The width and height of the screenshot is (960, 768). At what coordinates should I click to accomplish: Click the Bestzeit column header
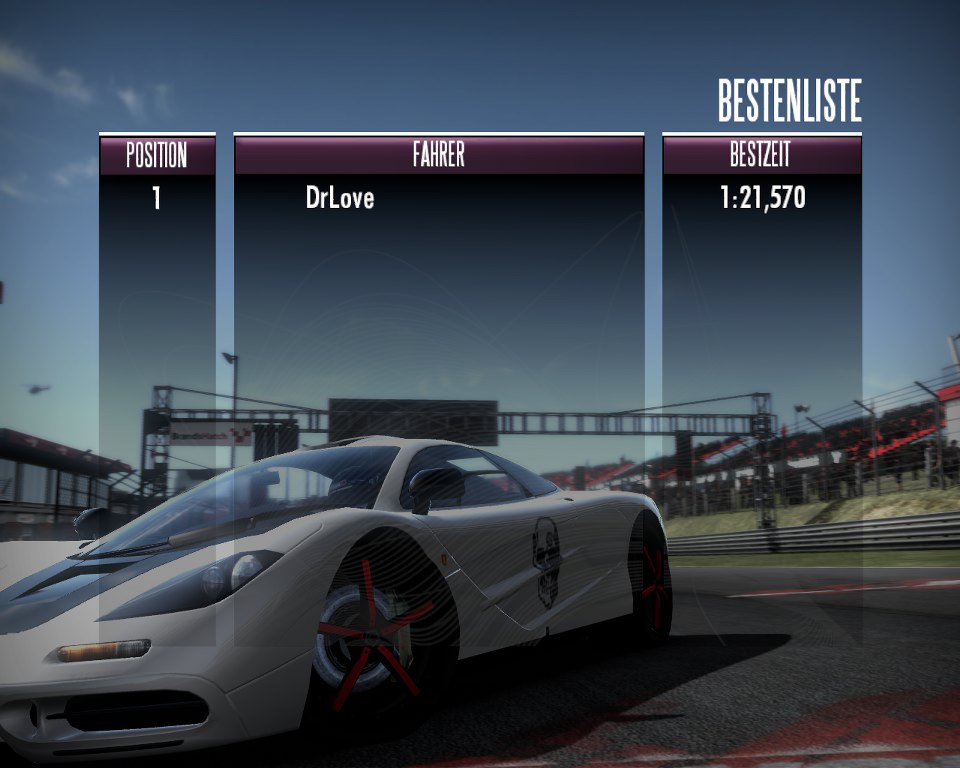pyautogui.click(x=761, y=155)
